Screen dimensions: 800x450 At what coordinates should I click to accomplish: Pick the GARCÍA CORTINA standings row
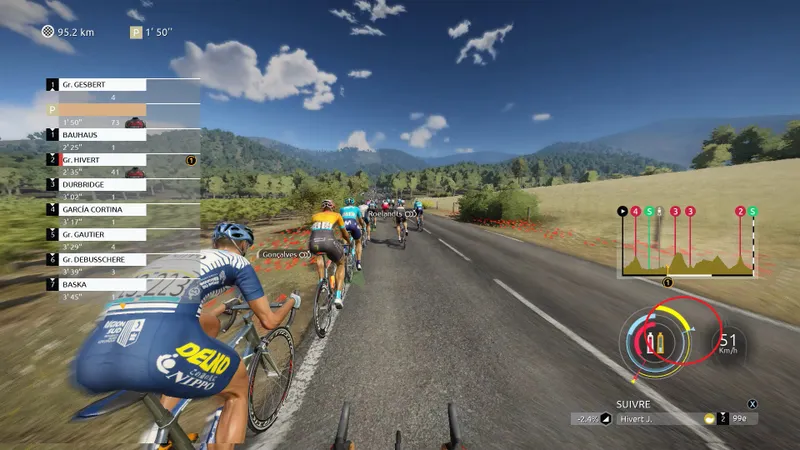pos(100,209)
